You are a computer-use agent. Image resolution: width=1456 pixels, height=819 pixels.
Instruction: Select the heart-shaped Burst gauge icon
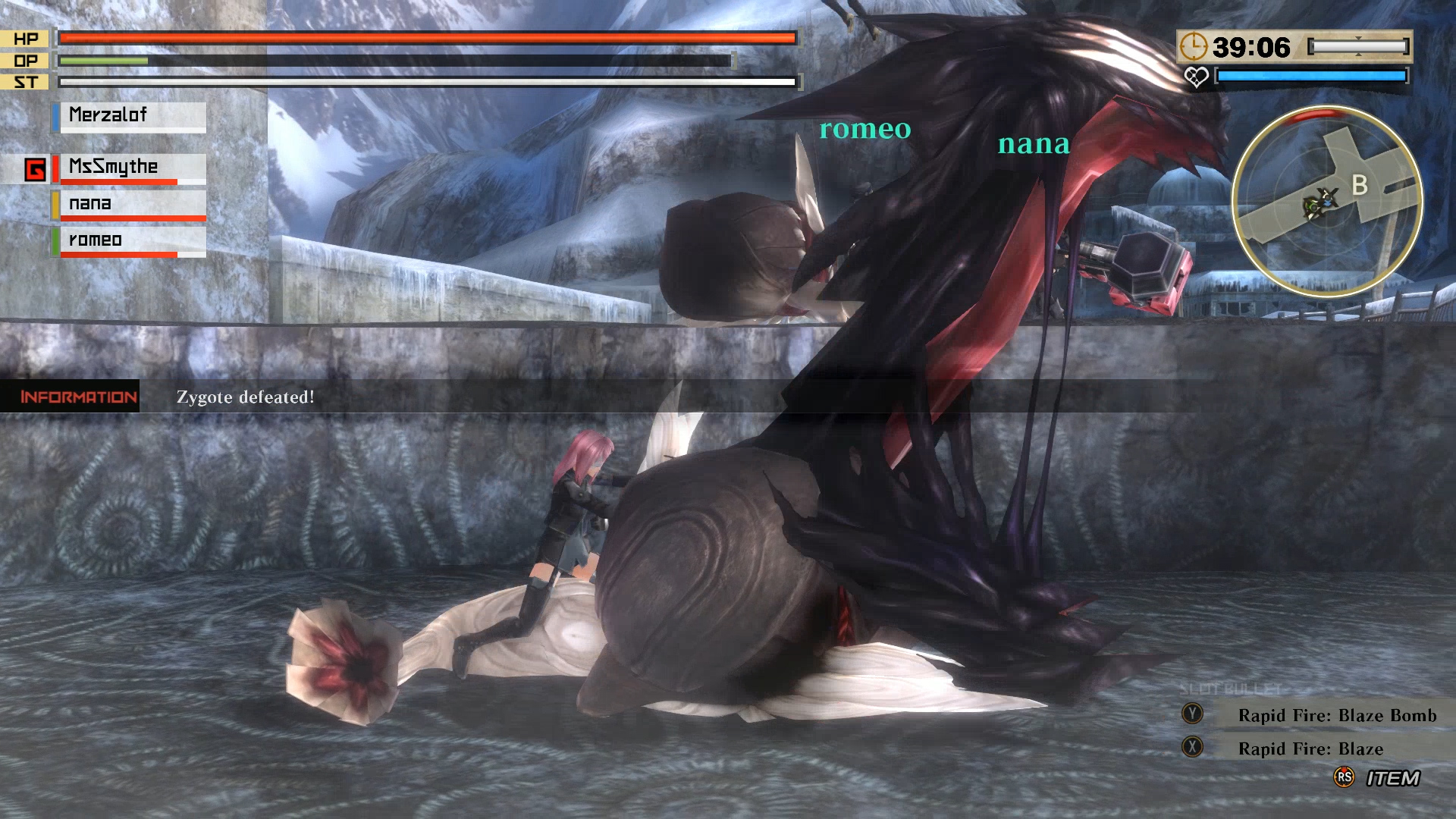pos(1197,76)
